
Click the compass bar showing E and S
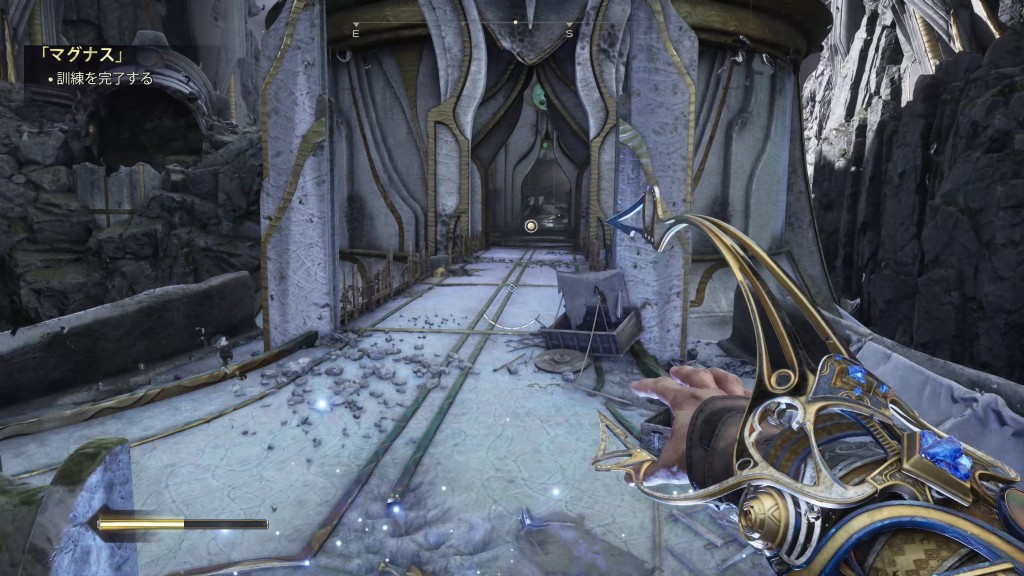point(461,27)
